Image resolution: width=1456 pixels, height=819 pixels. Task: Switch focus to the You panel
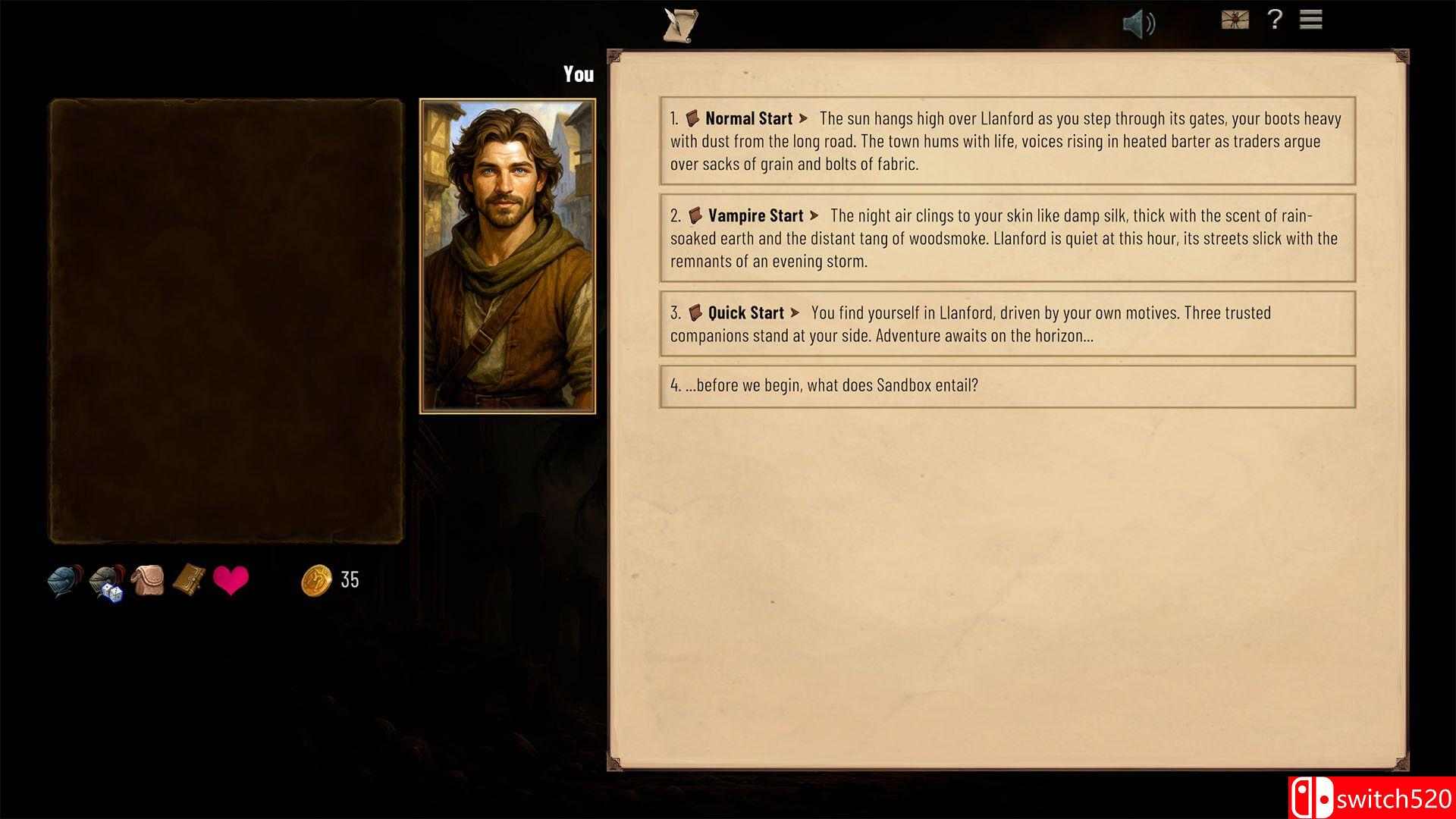[x=579, y=74]
